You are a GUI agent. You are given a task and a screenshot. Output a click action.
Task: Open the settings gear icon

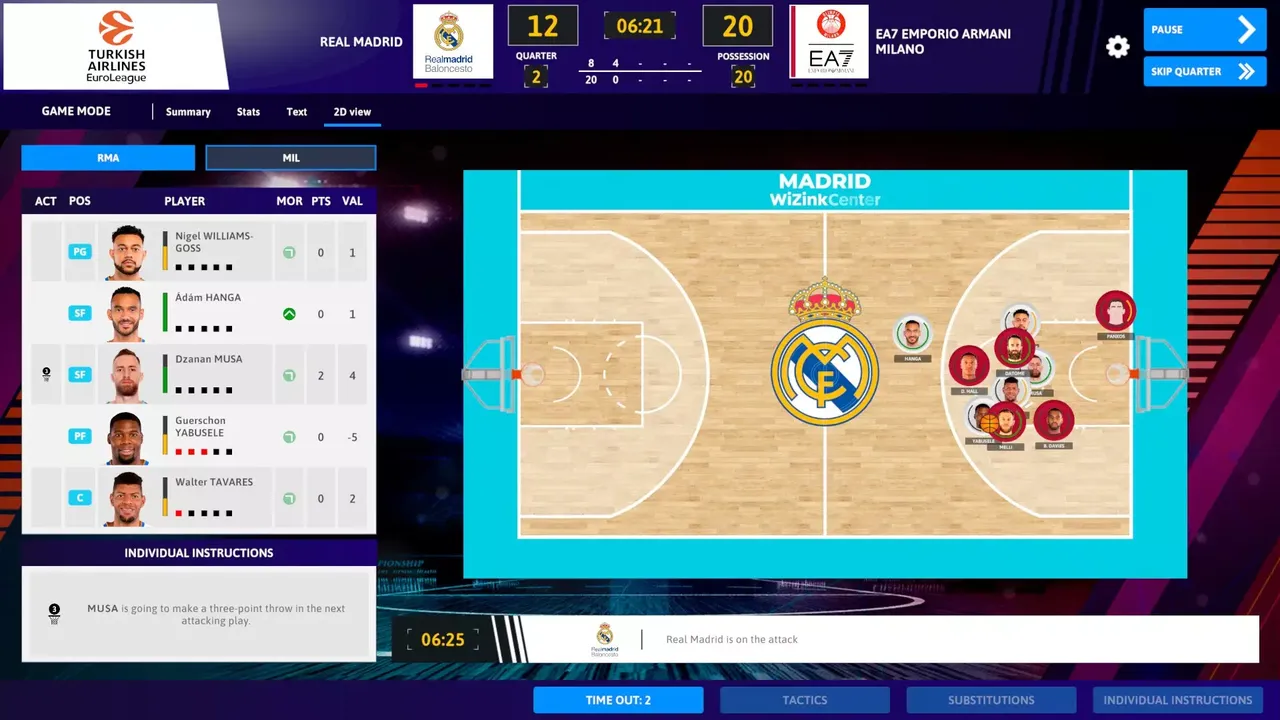[x=1117, y=46]
